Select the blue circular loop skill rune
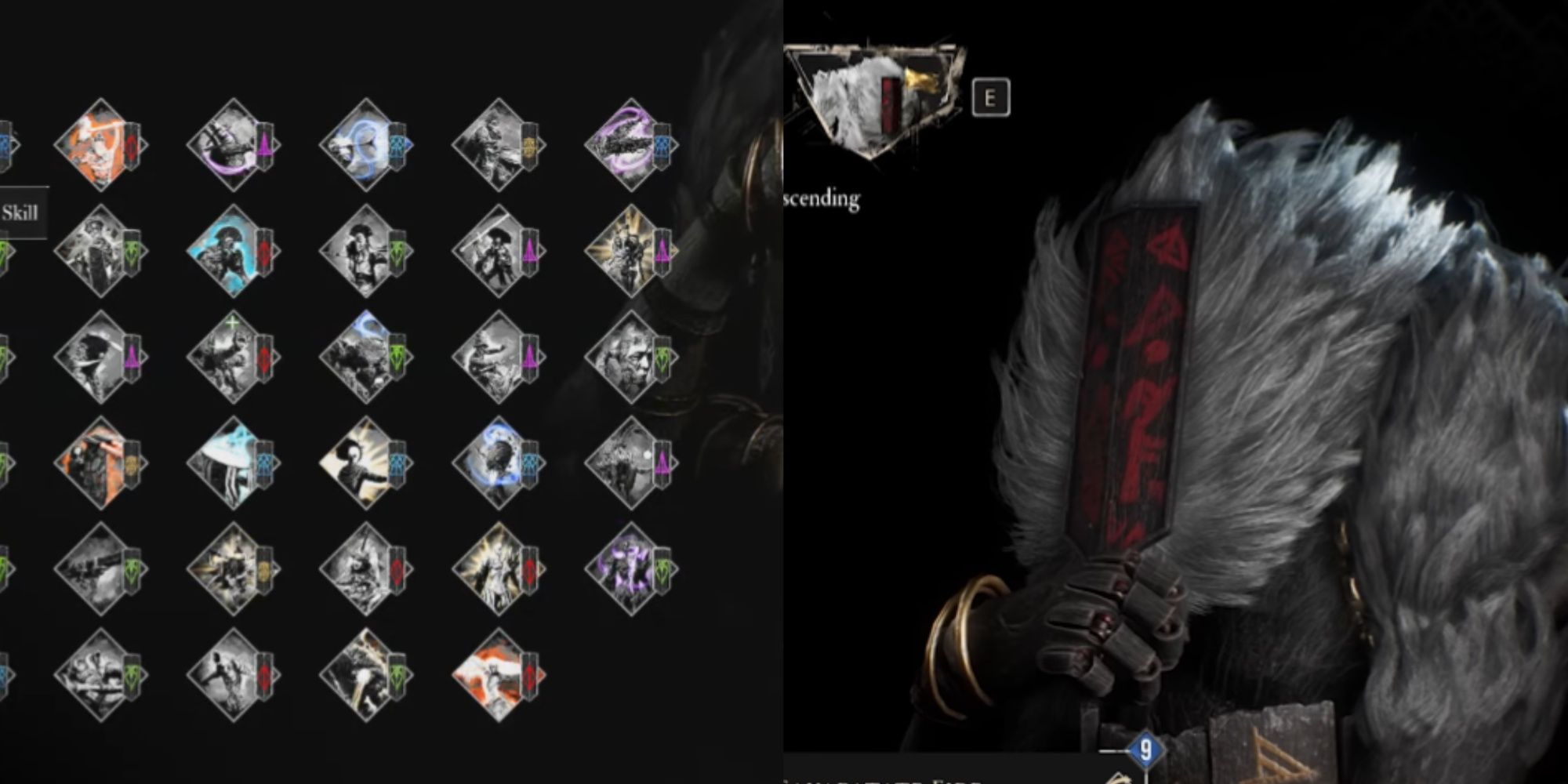The width and height of the screenshot is (1568, 784). (367, 145)
